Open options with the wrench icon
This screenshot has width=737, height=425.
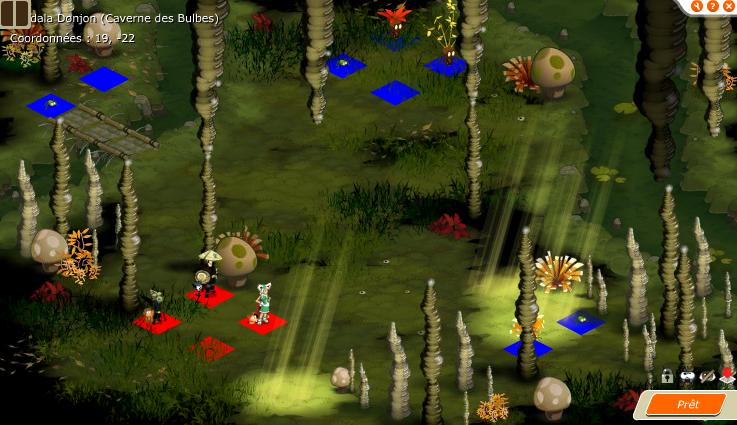pos(695,6)
